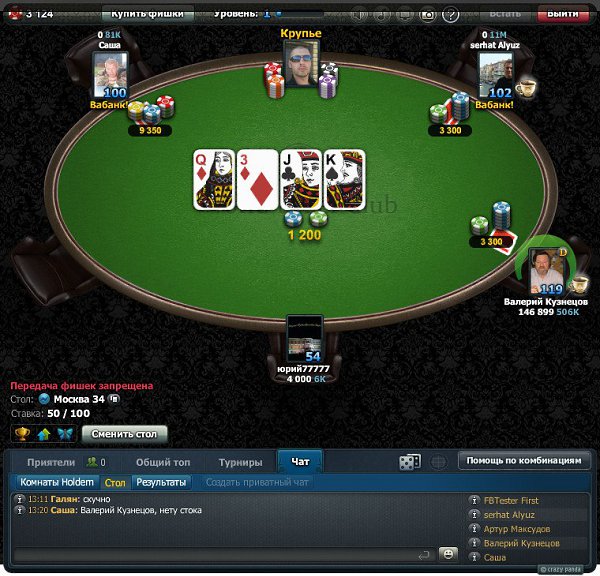Open the gold trophy icon
The width and height of the screenshot is (600, 576).
(x=22, y=434)
